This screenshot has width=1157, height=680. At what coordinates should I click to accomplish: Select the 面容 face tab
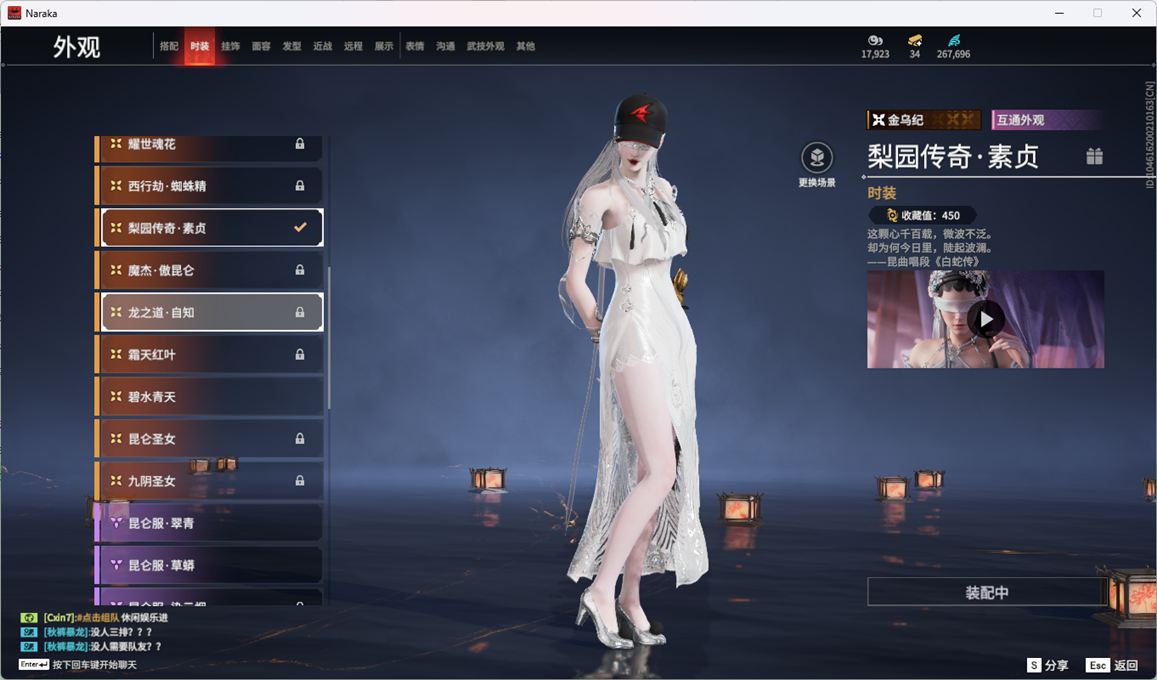pyautogui.click(x=261, y=47)
